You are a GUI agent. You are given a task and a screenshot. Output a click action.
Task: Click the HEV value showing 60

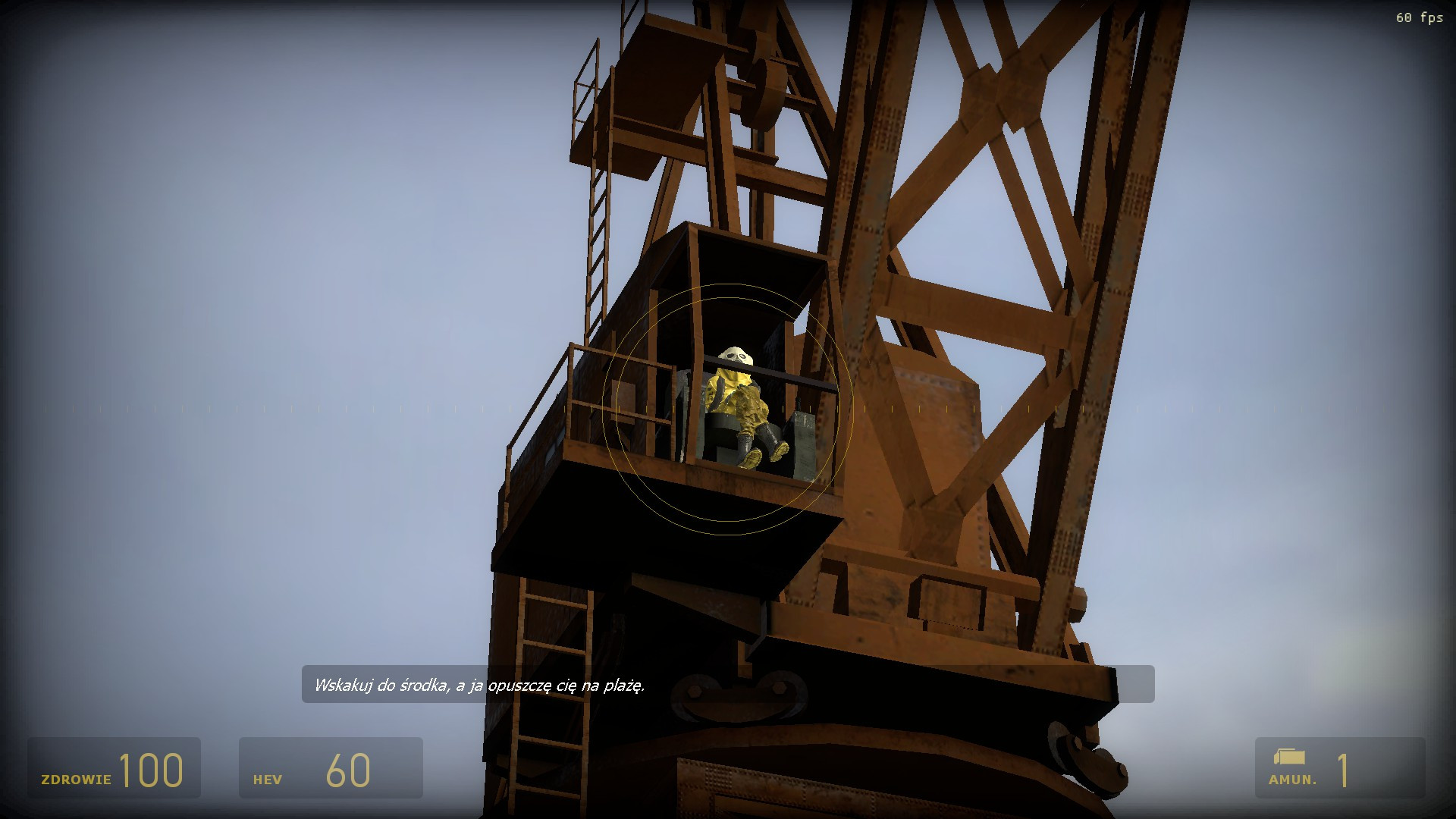[x=349, y=770]
